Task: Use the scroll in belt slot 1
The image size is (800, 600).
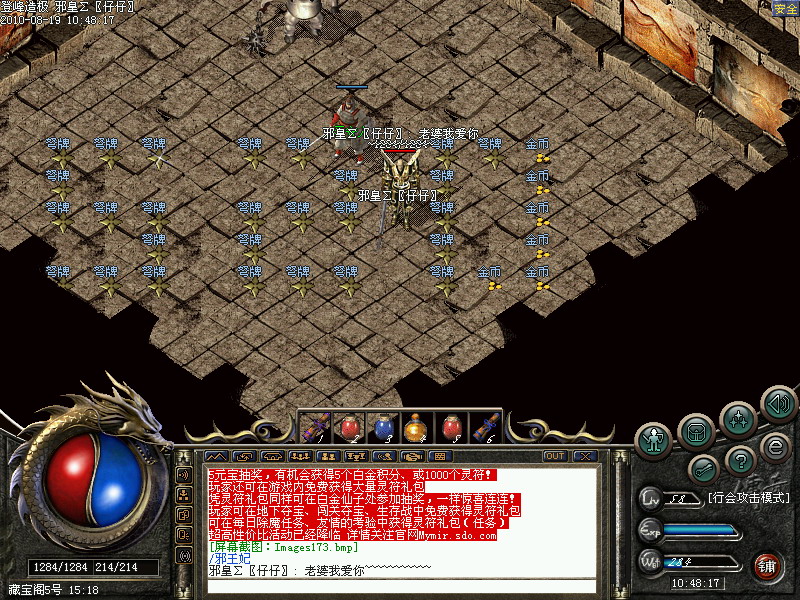Action: tap(314, 427)
